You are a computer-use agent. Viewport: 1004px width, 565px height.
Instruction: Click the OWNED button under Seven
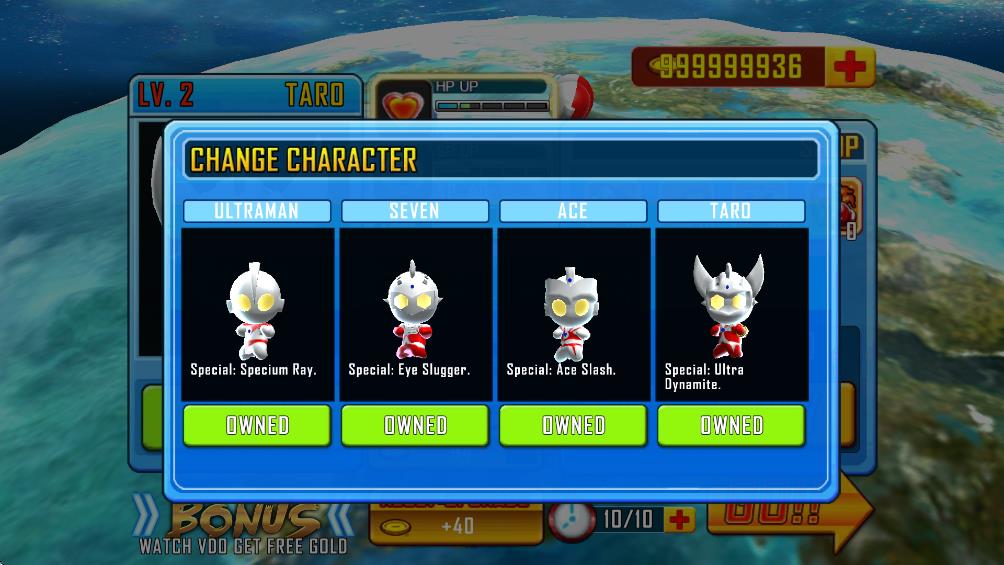(x=415, y=425)
